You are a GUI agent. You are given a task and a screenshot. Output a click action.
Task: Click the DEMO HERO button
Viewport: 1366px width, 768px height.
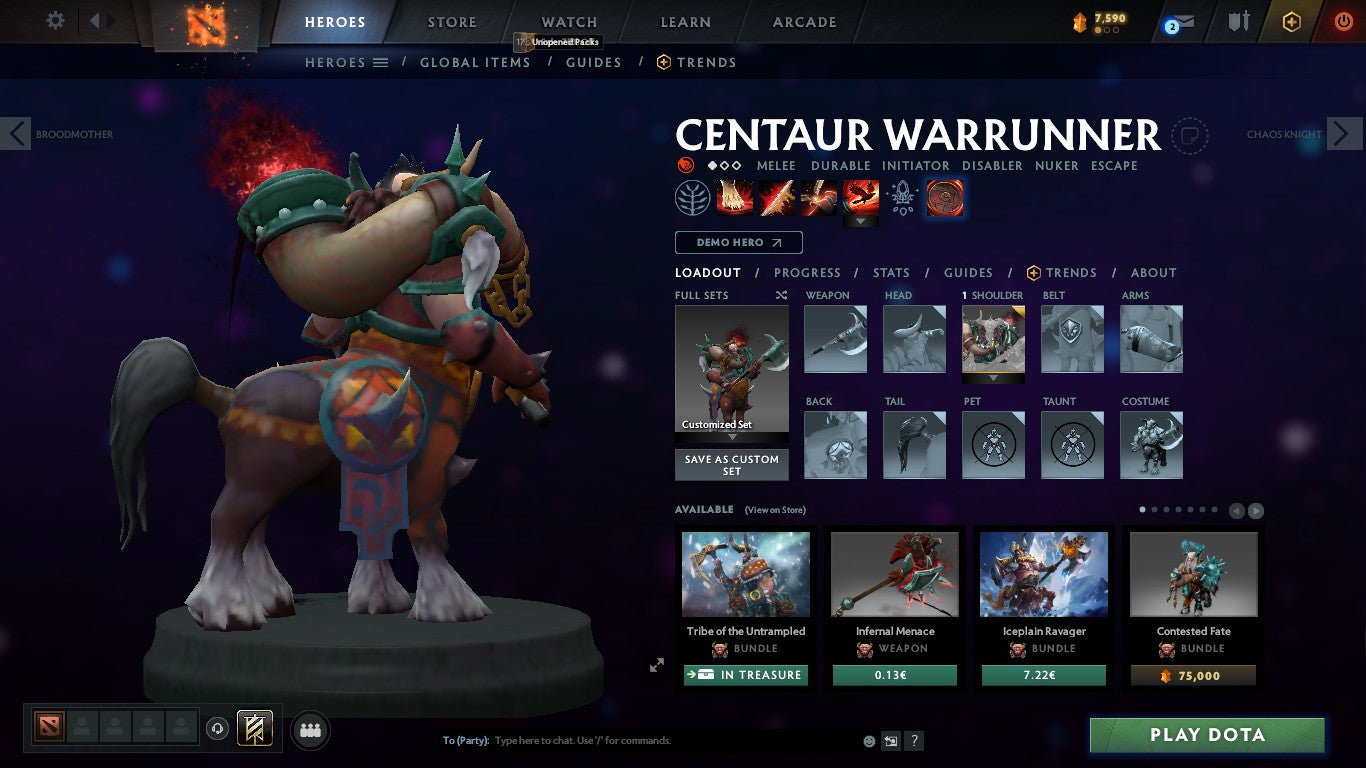pyautogui.click(x=738, y=242)
